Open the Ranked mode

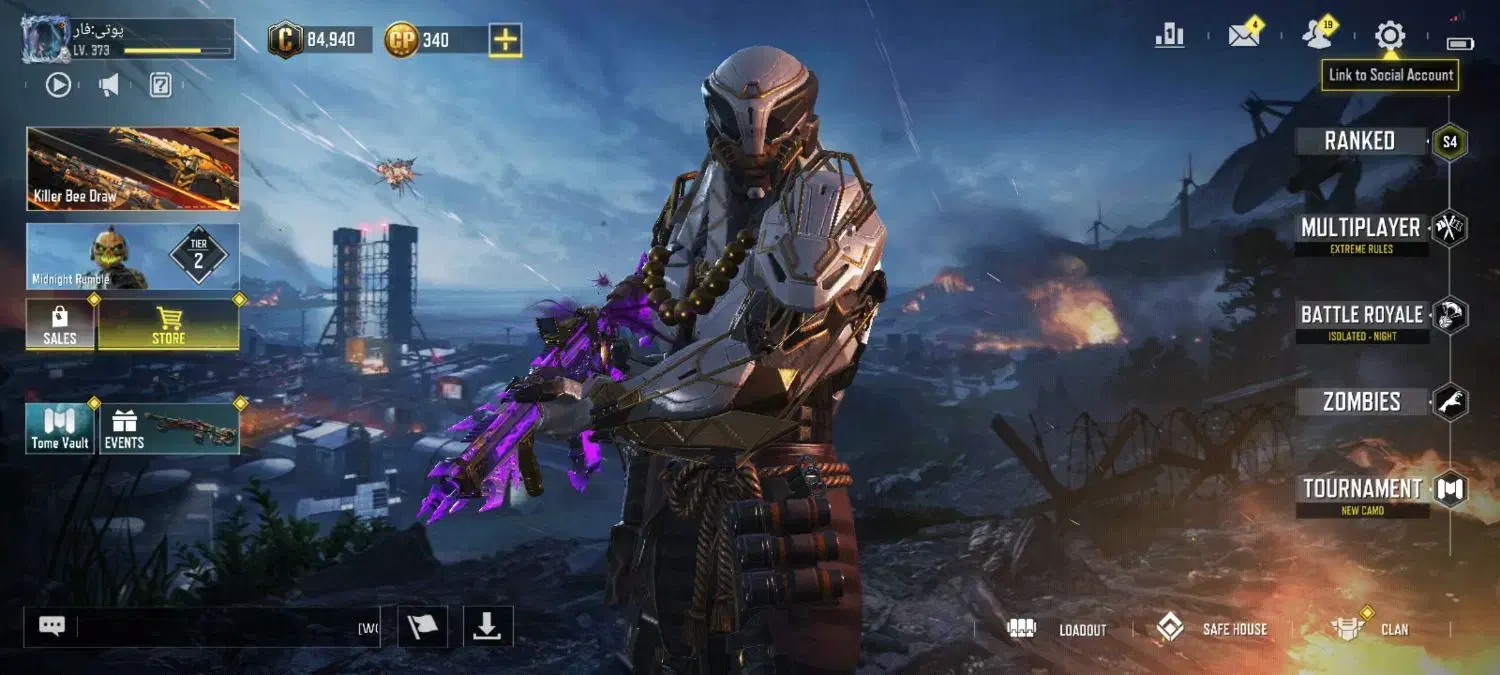[1360, 141]
